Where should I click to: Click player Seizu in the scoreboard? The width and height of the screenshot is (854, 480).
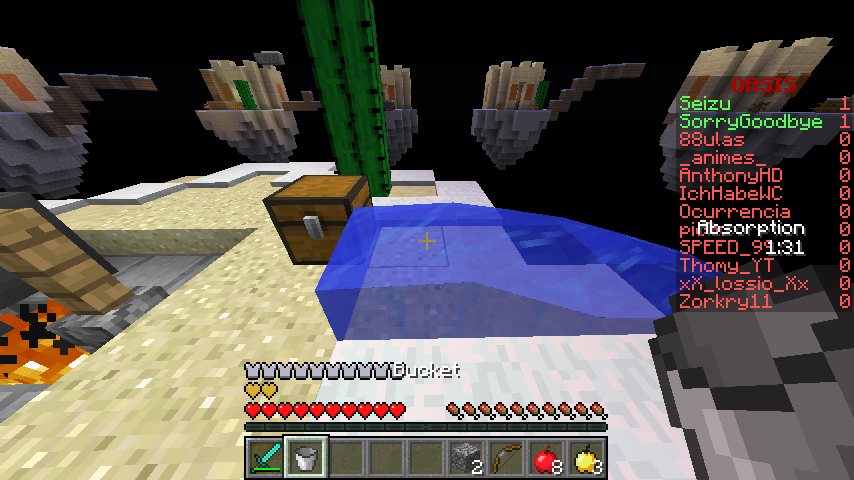tap(705, 103)
